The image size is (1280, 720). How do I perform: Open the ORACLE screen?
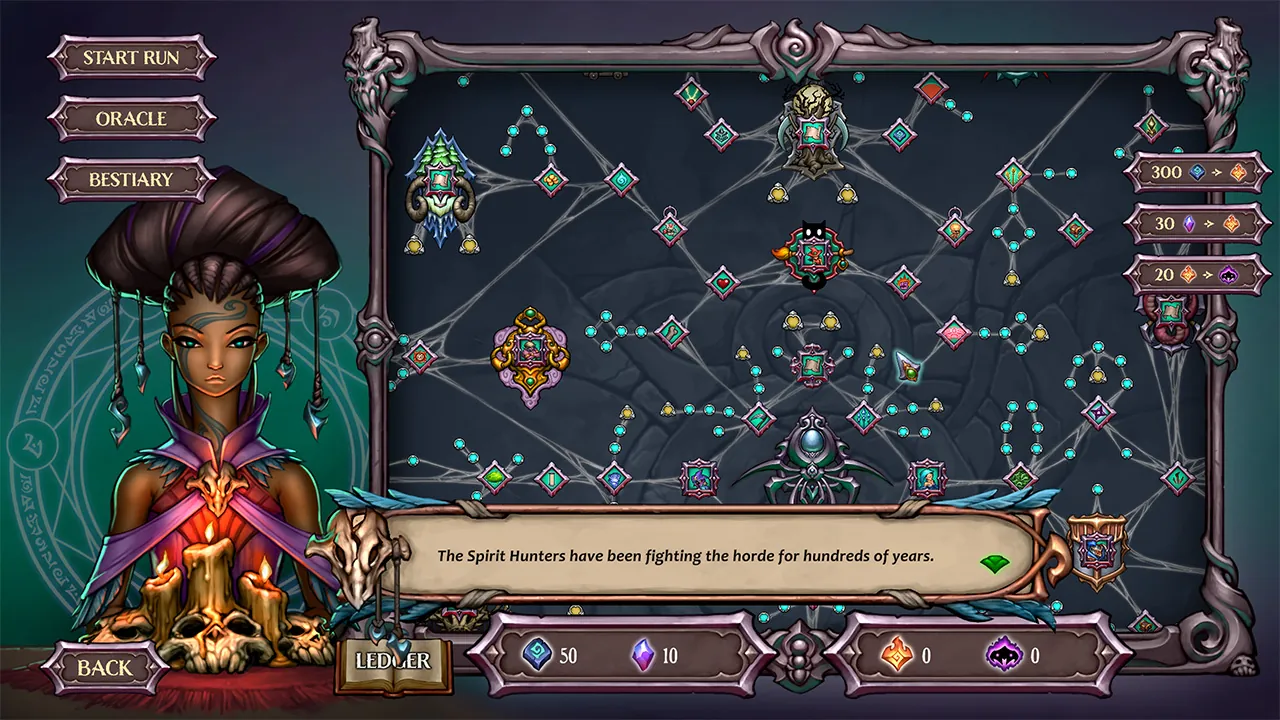[x=131, y=119]
